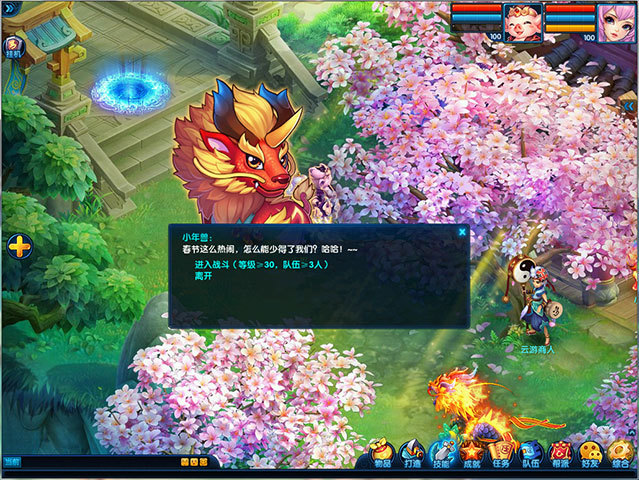This screenshot has height=480, width=639.
Task: Click the 当前 chat channel button
Action: point(11,462)
